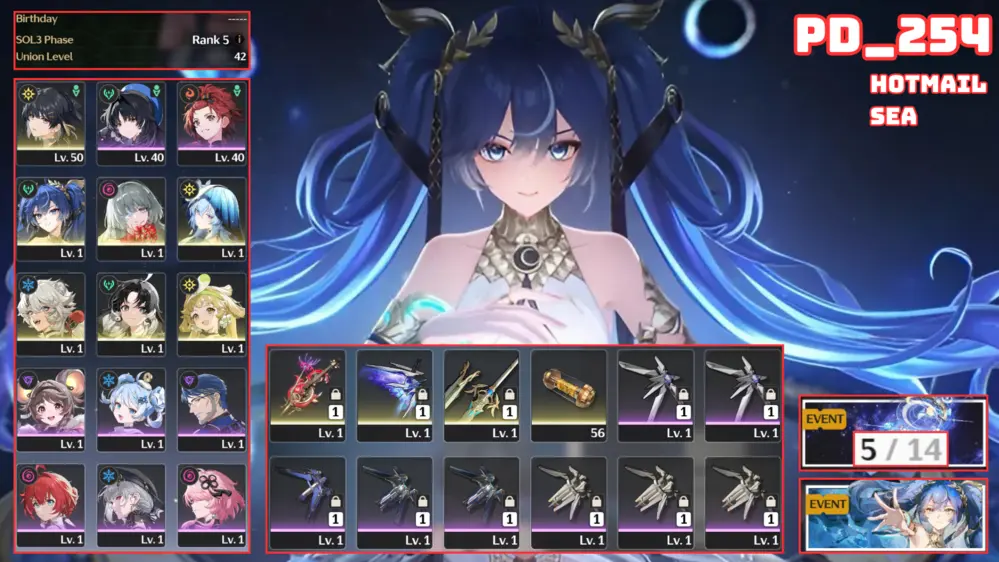Choose the blue feathered weapon slot

click(x=394, y=394)
